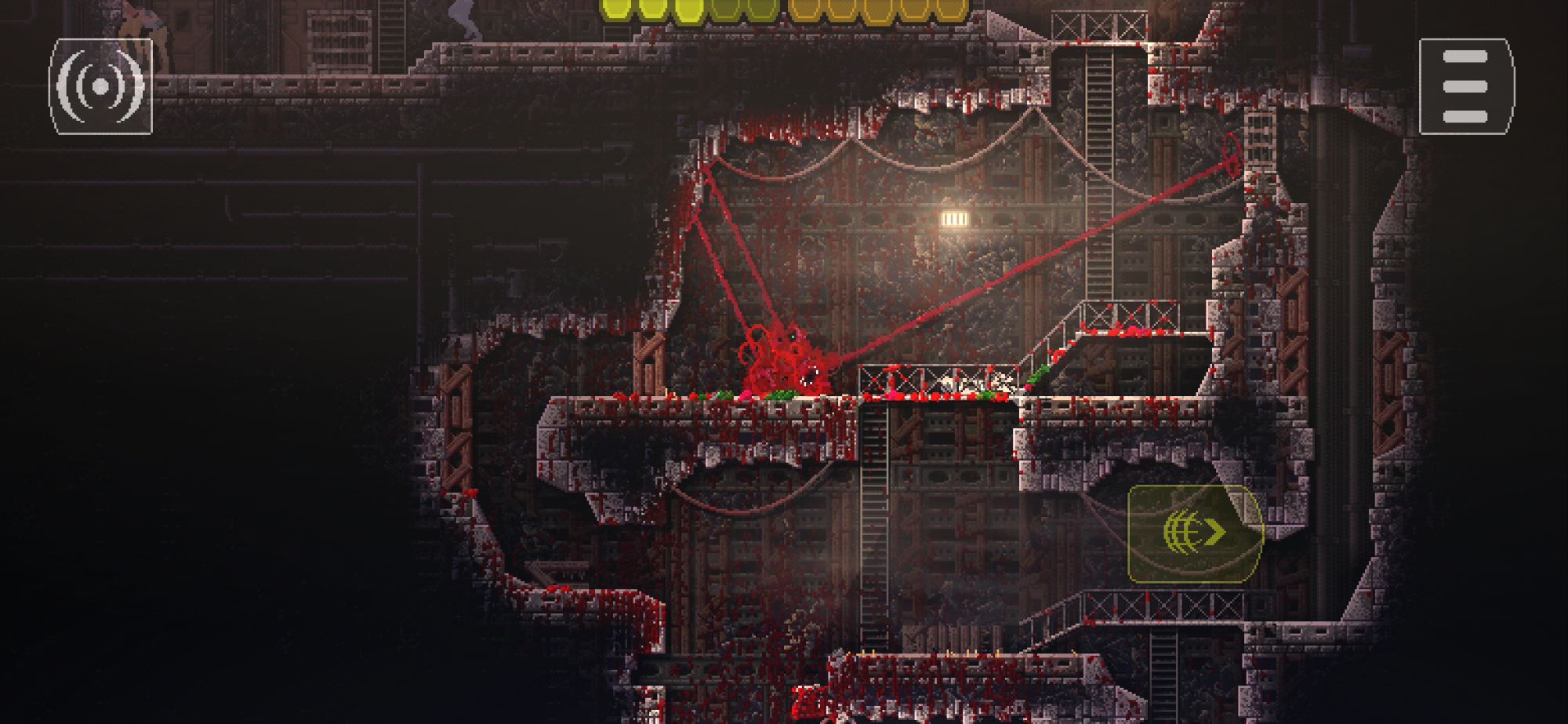
Task: Activate the echolocation roar button
Action: pos(100,86)
